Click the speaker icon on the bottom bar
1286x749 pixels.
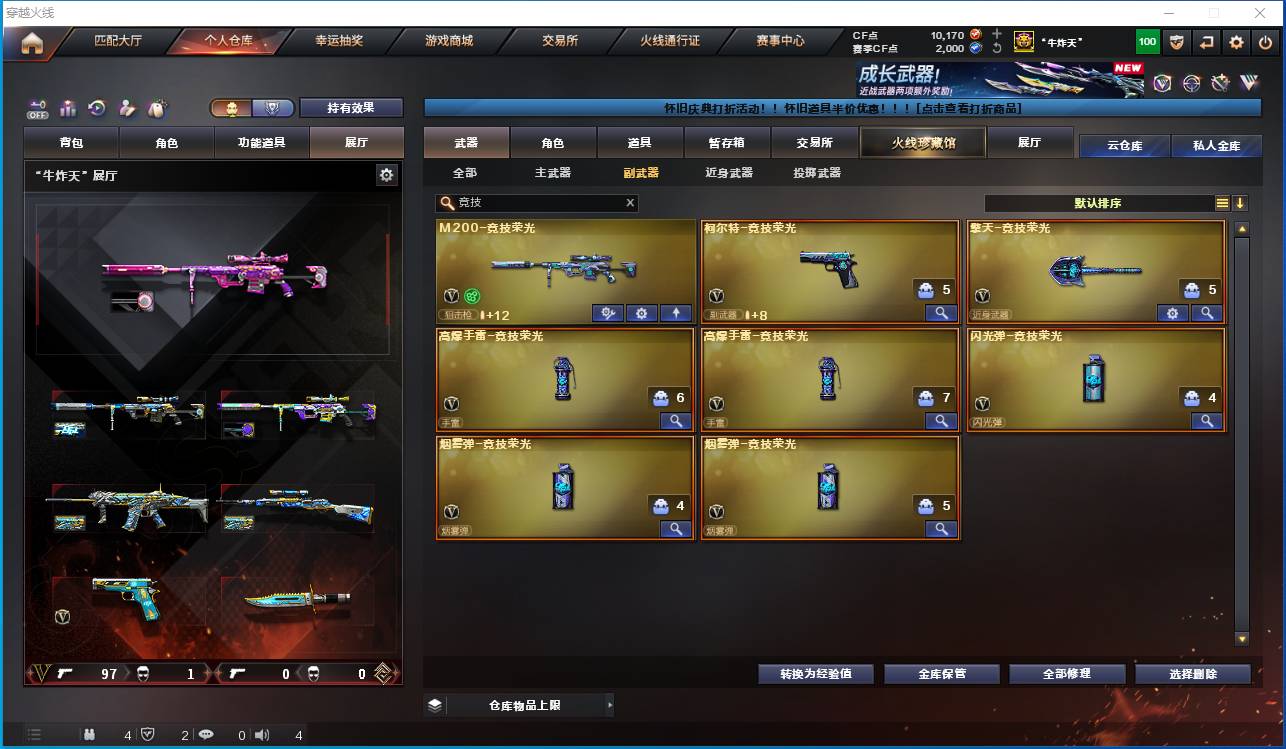(261, 735)
